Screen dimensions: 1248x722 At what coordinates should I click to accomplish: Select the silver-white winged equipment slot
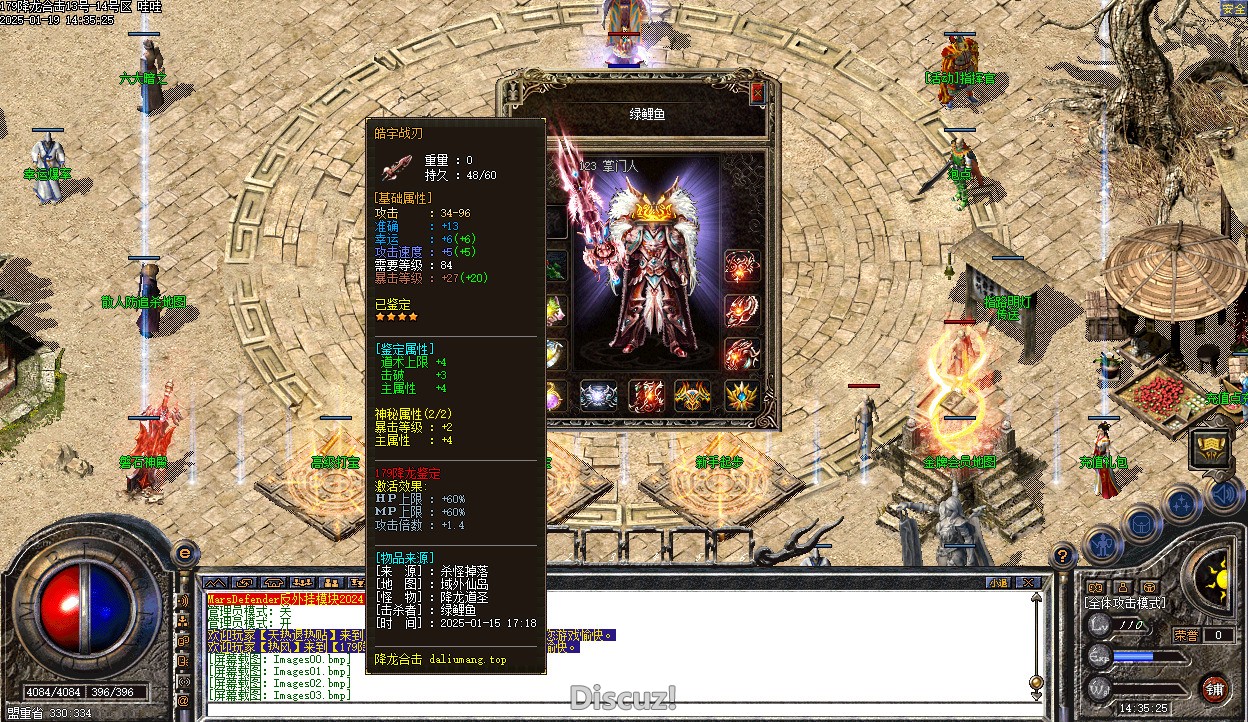click(x=598, y=396)
